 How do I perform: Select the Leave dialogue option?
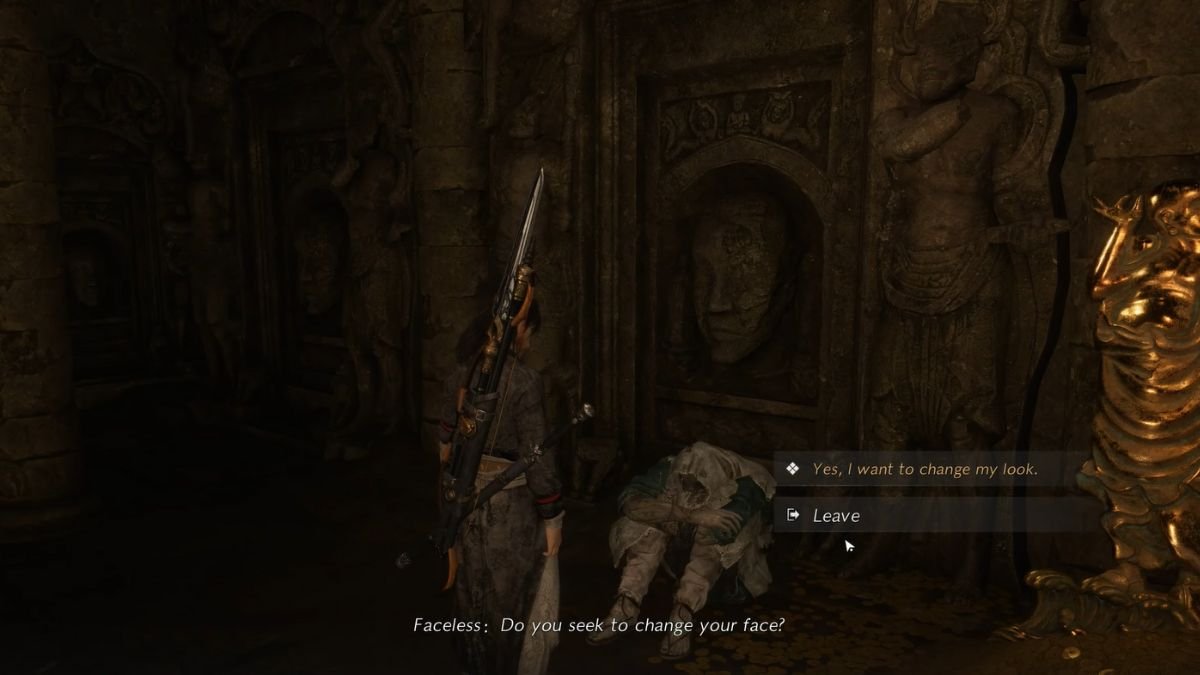point(836,515)
